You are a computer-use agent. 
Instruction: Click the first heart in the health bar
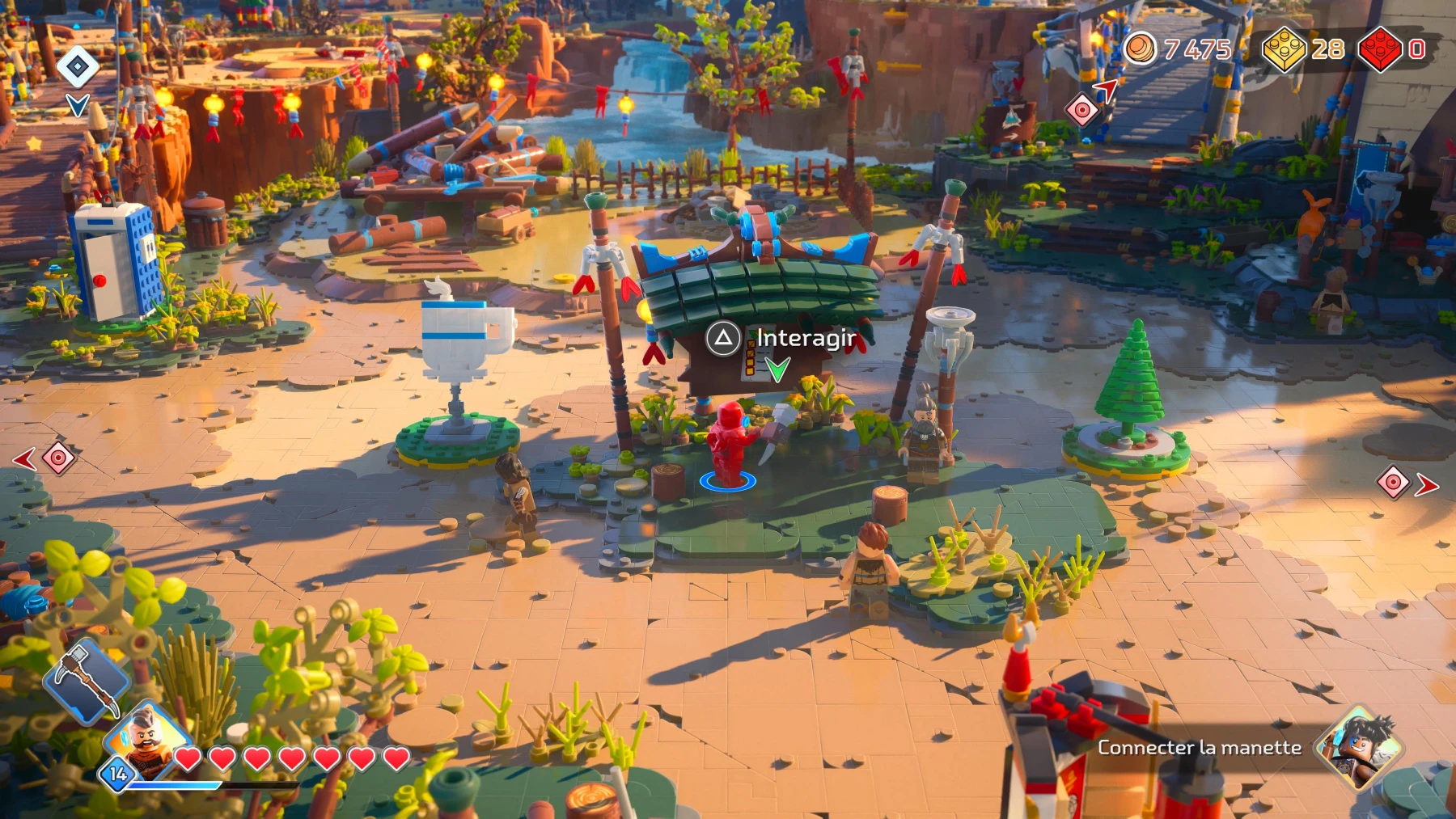point(189,758)
